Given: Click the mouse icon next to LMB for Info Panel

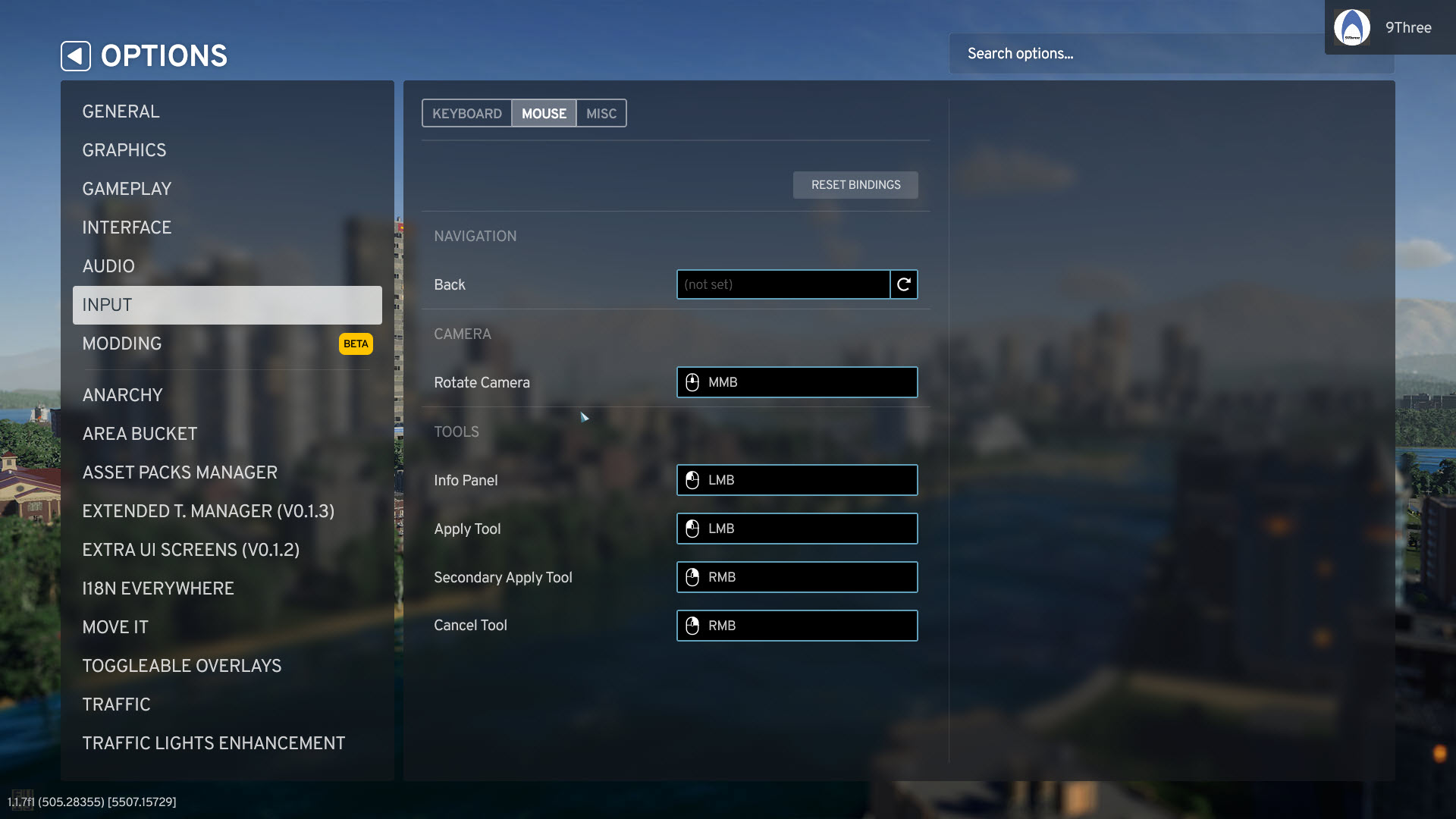Looking at the screenshot, I should 692,480.
